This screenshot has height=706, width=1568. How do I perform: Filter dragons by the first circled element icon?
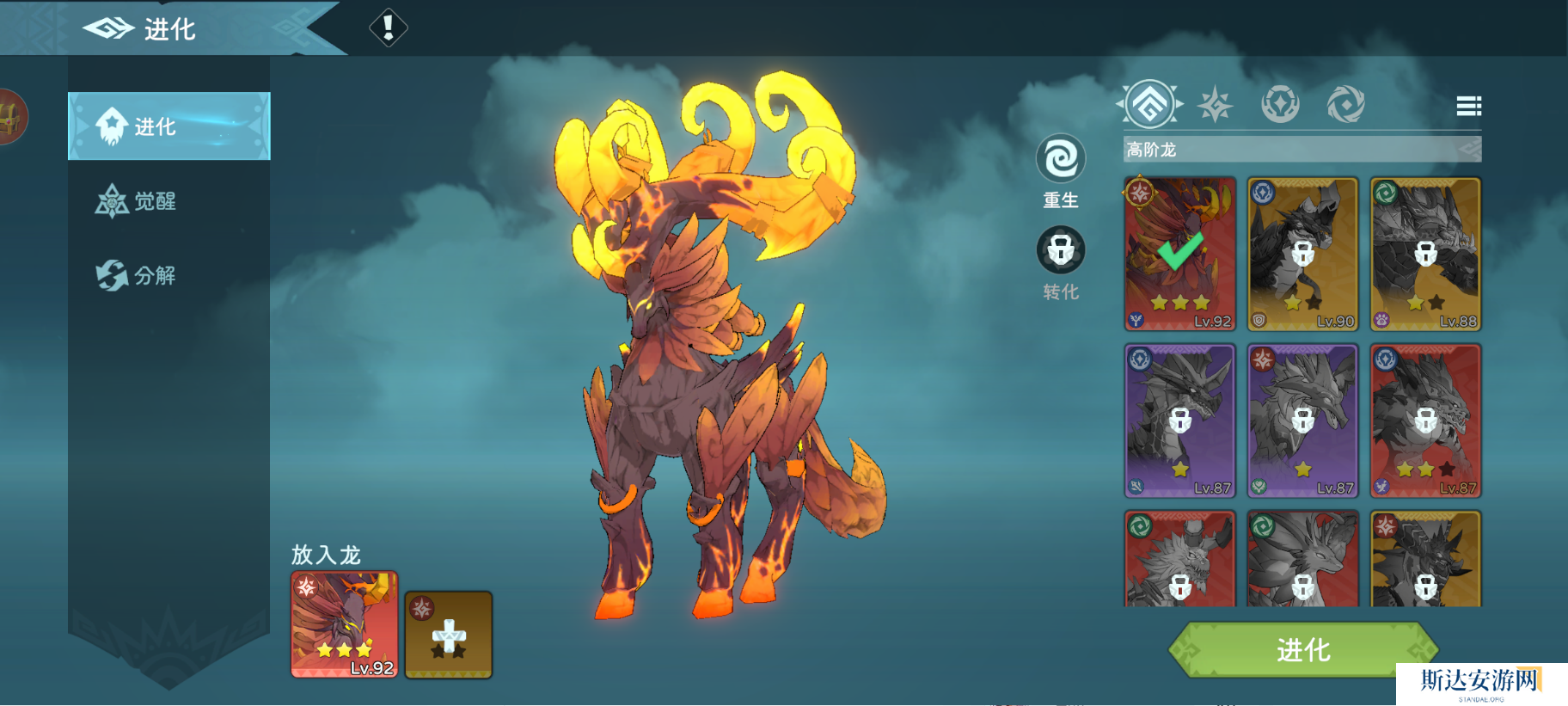click(x=1150, y=105)
